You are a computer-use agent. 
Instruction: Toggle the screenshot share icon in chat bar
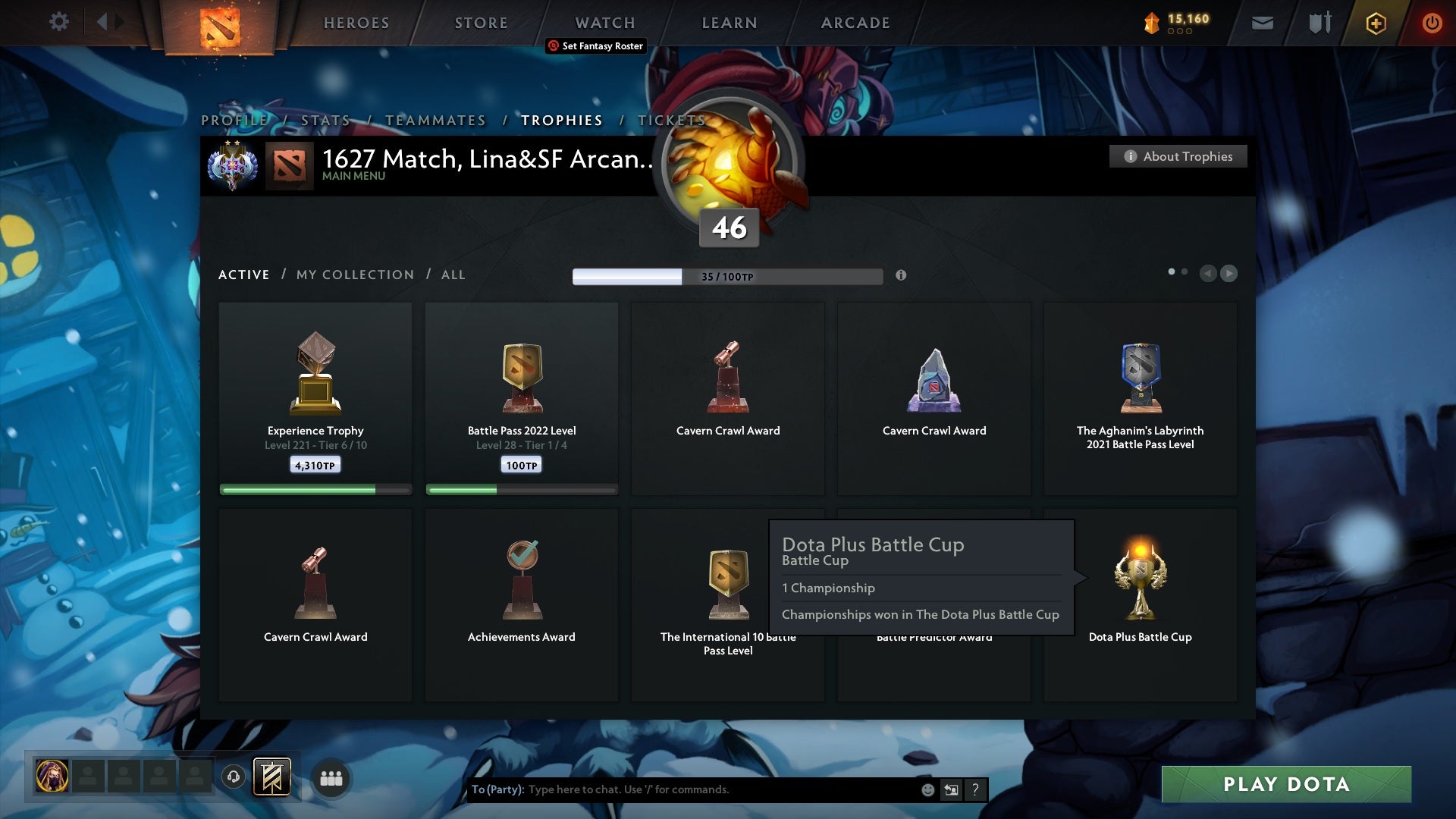click(951, 789)
